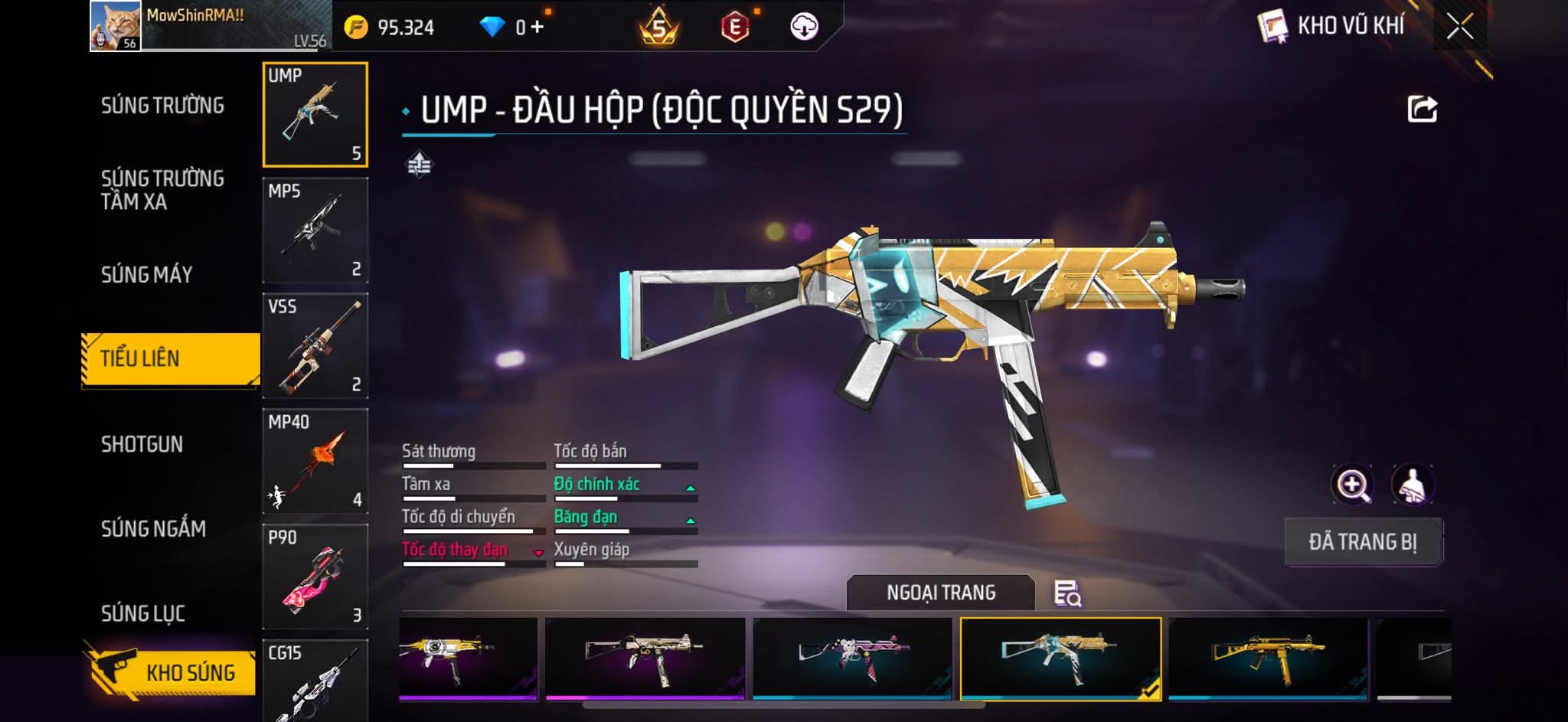Switch to Súng Lục category
Viewport: 1568px width, 722px height.
tap(143, 613)
